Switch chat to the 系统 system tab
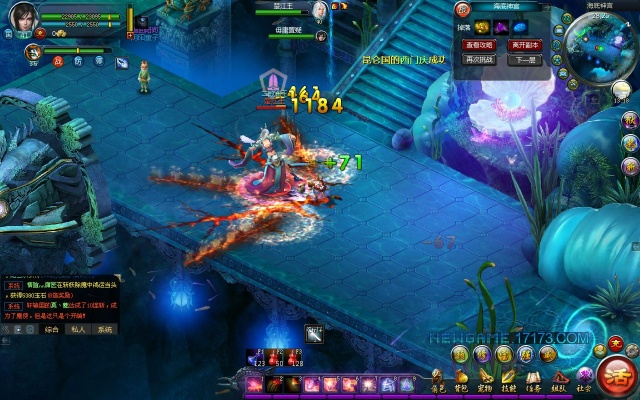 coord(104,328)
